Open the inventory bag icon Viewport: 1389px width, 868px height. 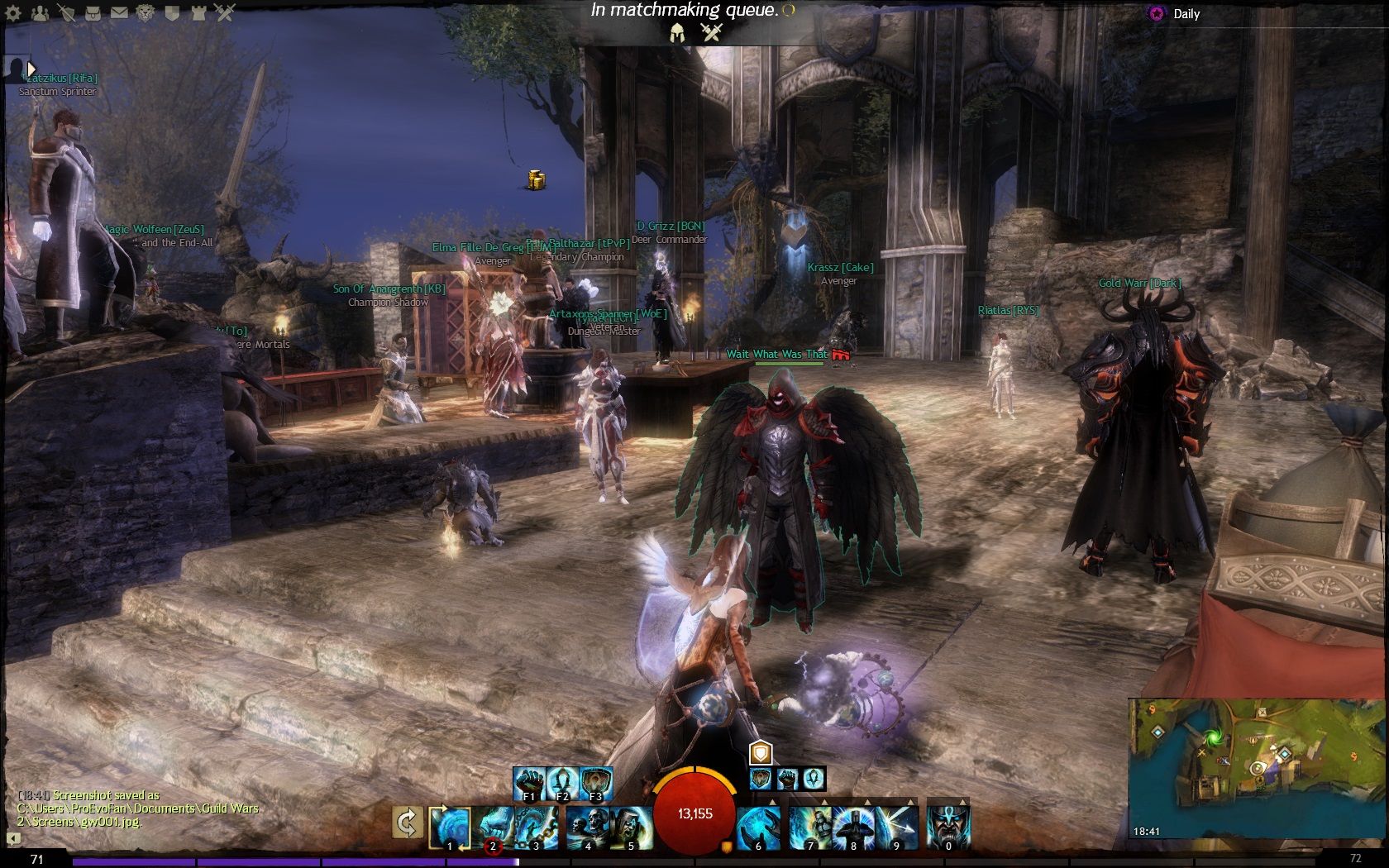click(x=93, y=13)
